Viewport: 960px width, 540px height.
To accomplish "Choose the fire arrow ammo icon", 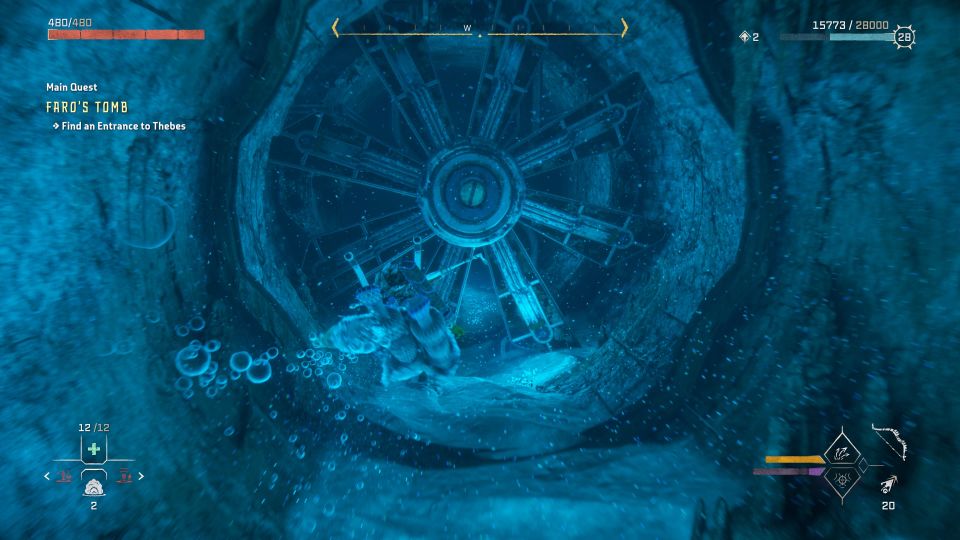I will click(x=888, y=487).
